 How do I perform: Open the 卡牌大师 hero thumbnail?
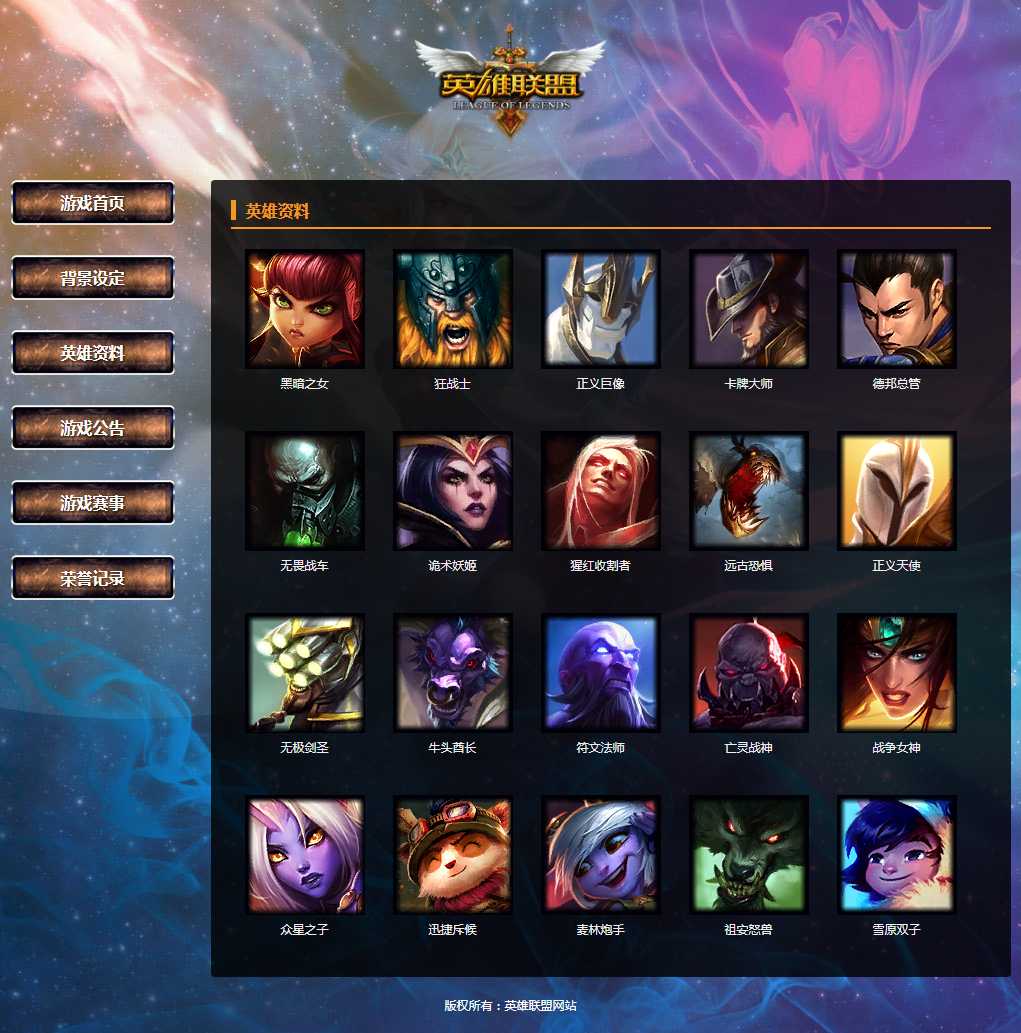(749, 309)
